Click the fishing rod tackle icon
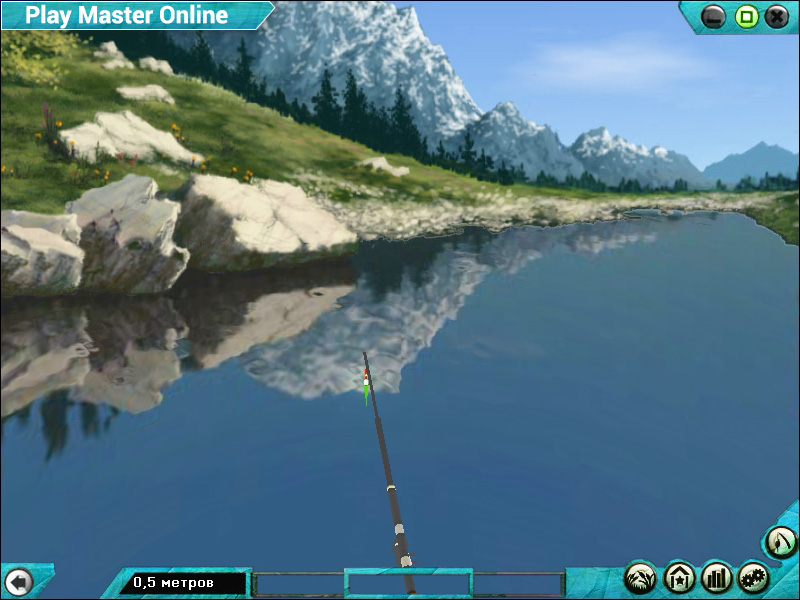 tap(781, 543)
